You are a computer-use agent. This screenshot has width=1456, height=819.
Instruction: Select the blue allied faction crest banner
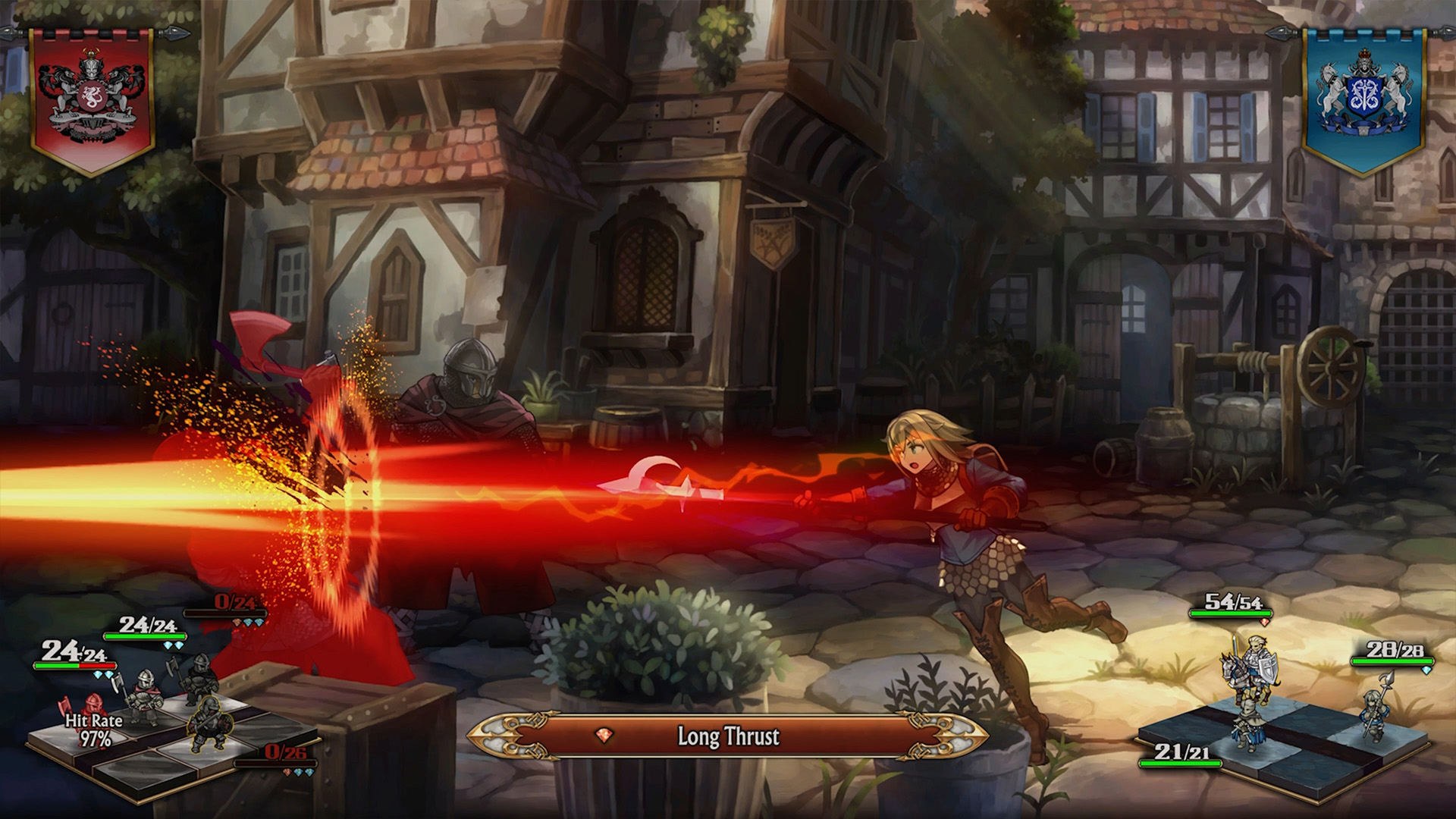(1363, 99)
